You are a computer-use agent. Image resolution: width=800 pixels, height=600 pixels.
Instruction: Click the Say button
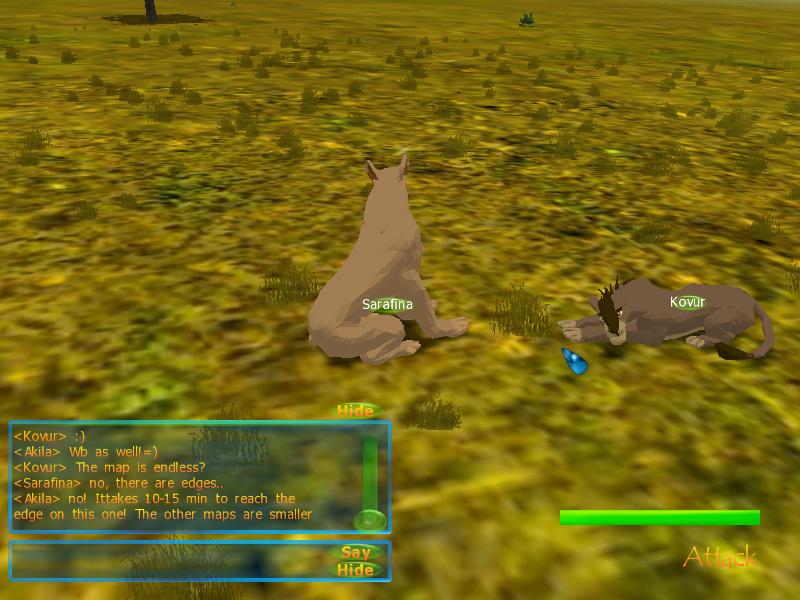click(356, 552)
